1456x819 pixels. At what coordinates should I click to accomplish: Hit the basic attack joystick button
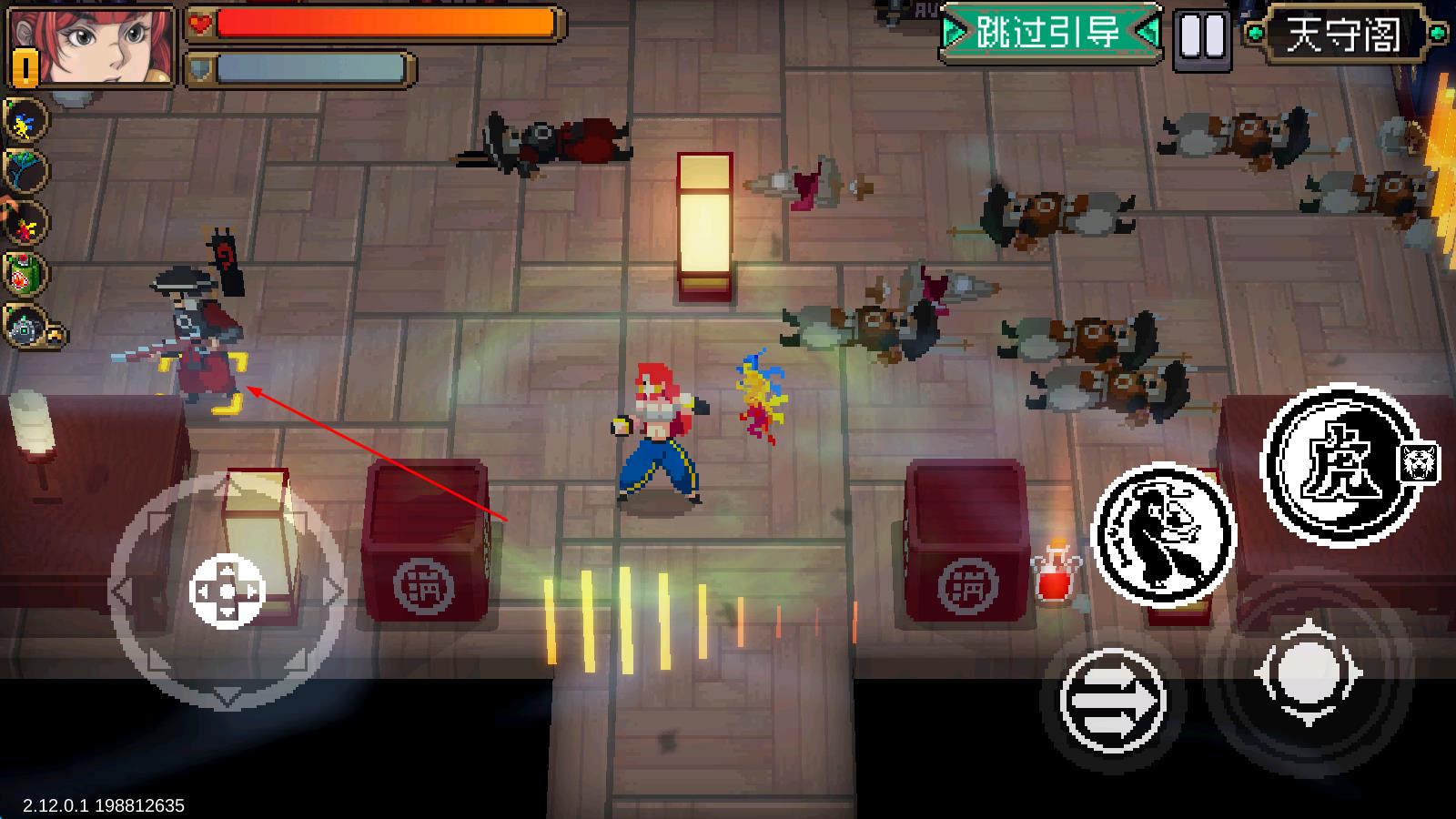click(x=1308, y=674)
